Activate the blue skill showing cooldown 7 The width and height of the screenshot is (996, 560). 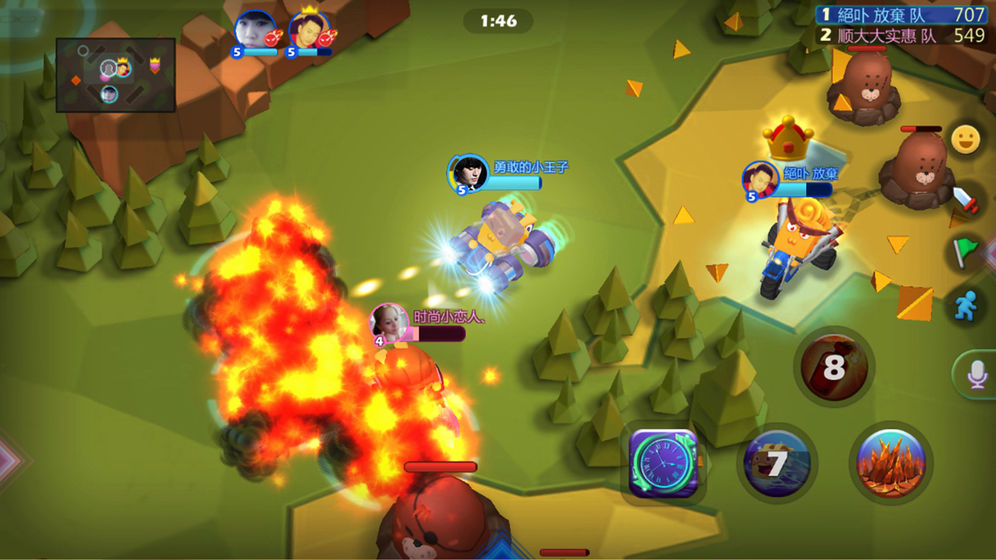(777, 462)
